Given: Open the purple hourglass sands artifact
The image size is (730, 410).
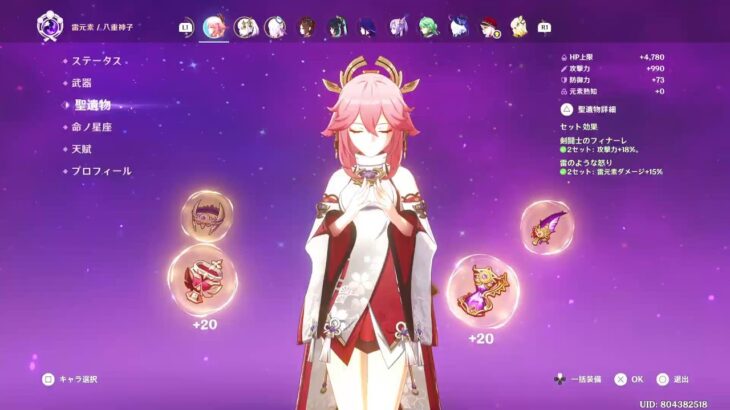Looking at the screenshot, I should 482,286.
